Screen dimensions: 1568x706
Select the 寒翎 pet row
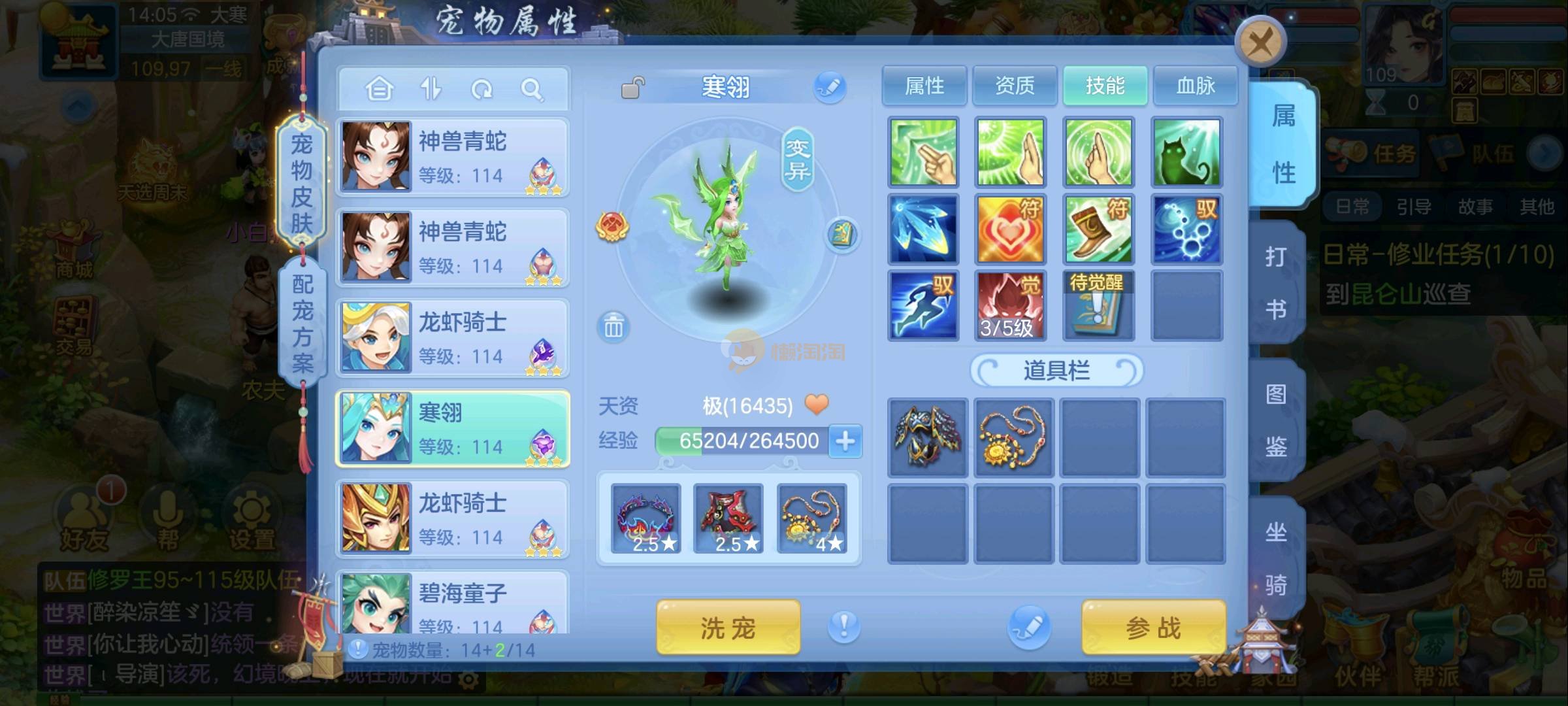pyautogui.click(x=452, y=429)
